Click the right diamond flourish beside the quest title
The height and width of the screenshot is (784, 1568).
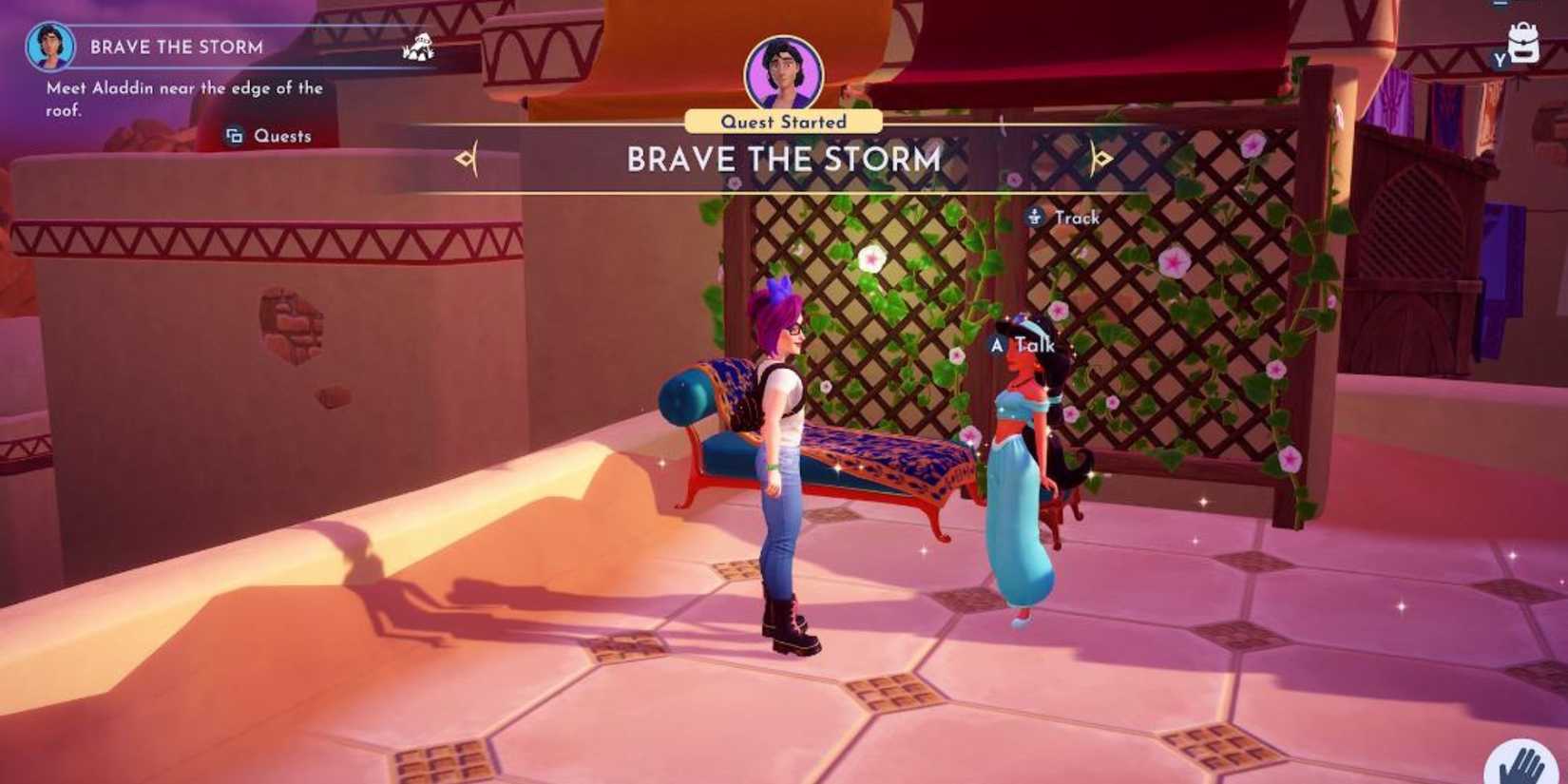pos(1102,160)
